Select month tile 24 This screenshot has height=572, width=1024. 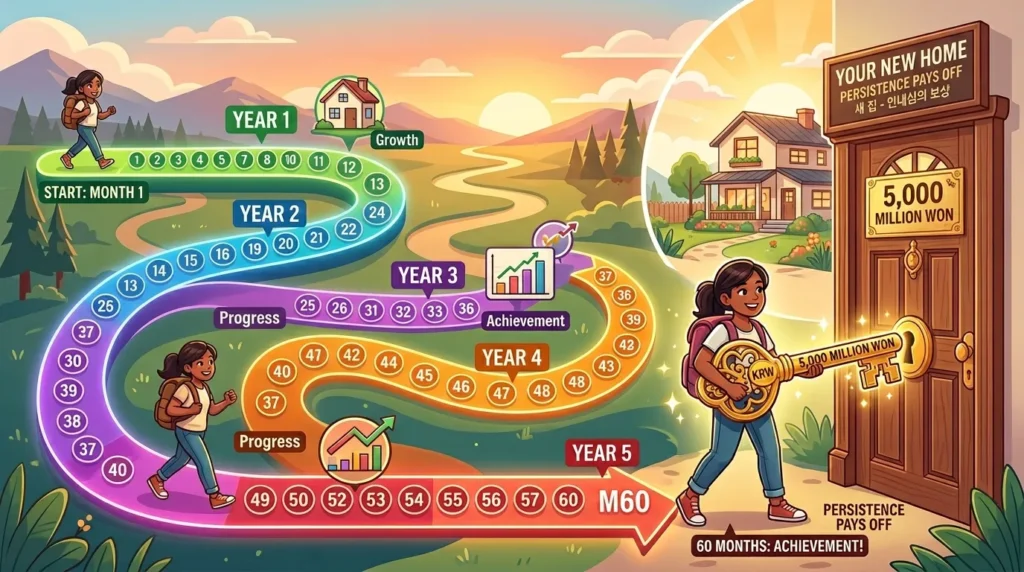coord(377,211)
